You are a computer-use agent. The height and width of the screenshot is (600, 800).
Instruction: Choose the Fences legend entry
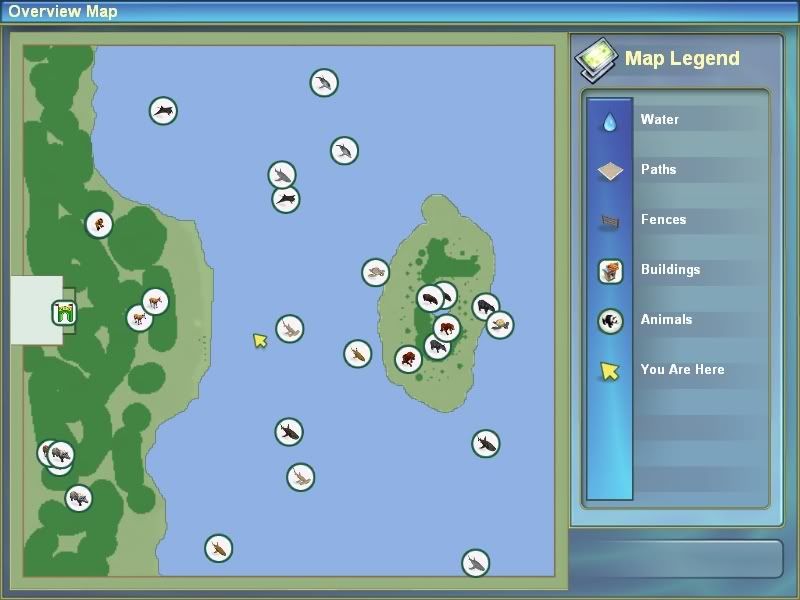(x=663, y=220)
